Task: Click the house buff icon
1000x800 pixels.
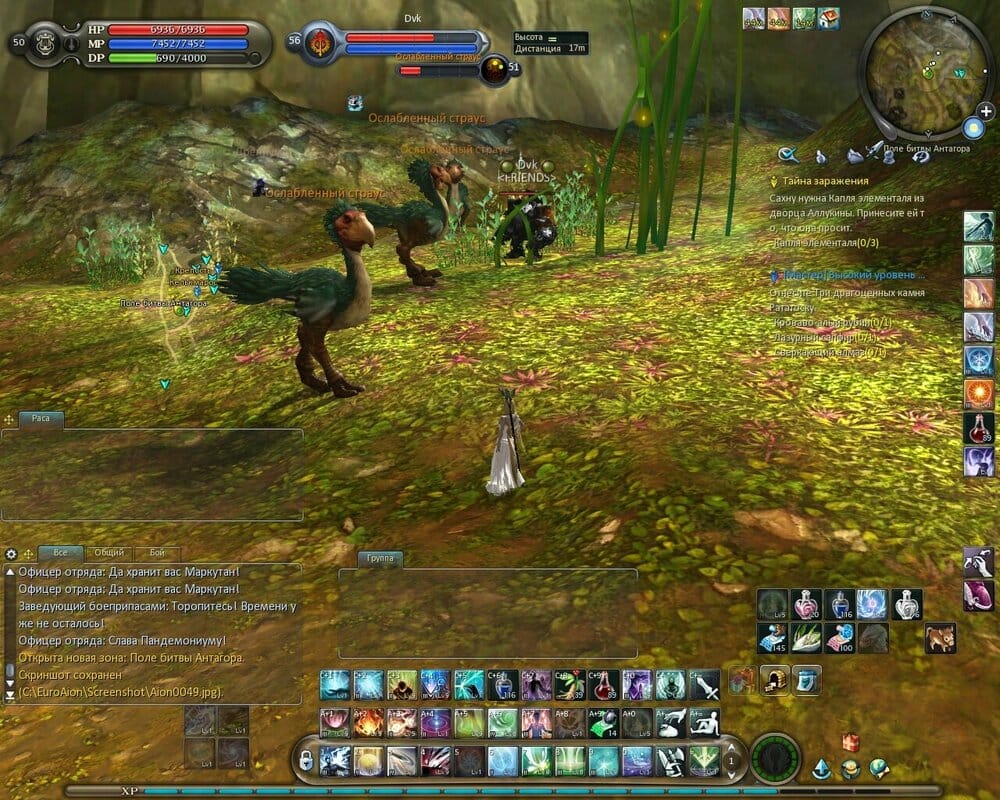Action: (x=828, y=18)
